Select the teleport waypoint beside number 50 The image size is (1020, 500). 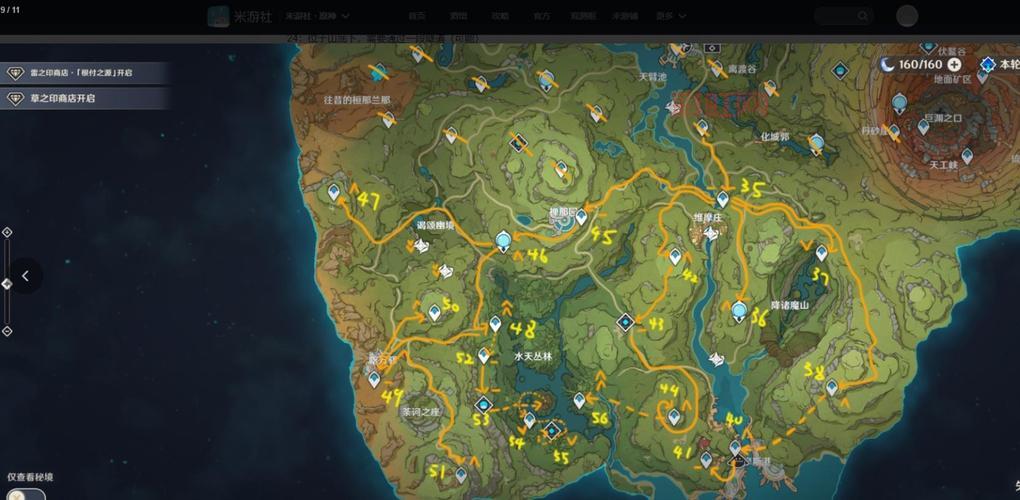click(x=435, y=312)
